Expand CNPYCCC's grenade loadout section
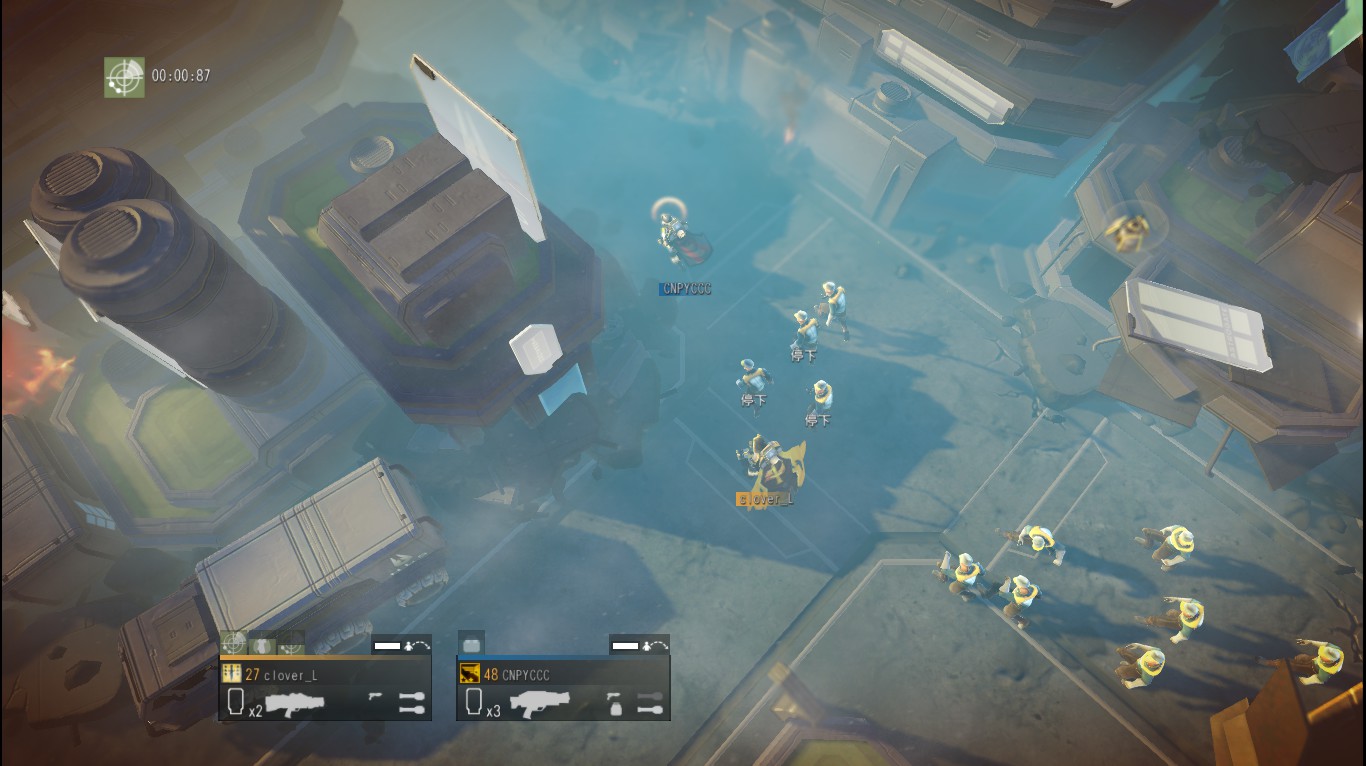Image resolution: width=1366 pixels, height=766 pixels. point(651,703)
